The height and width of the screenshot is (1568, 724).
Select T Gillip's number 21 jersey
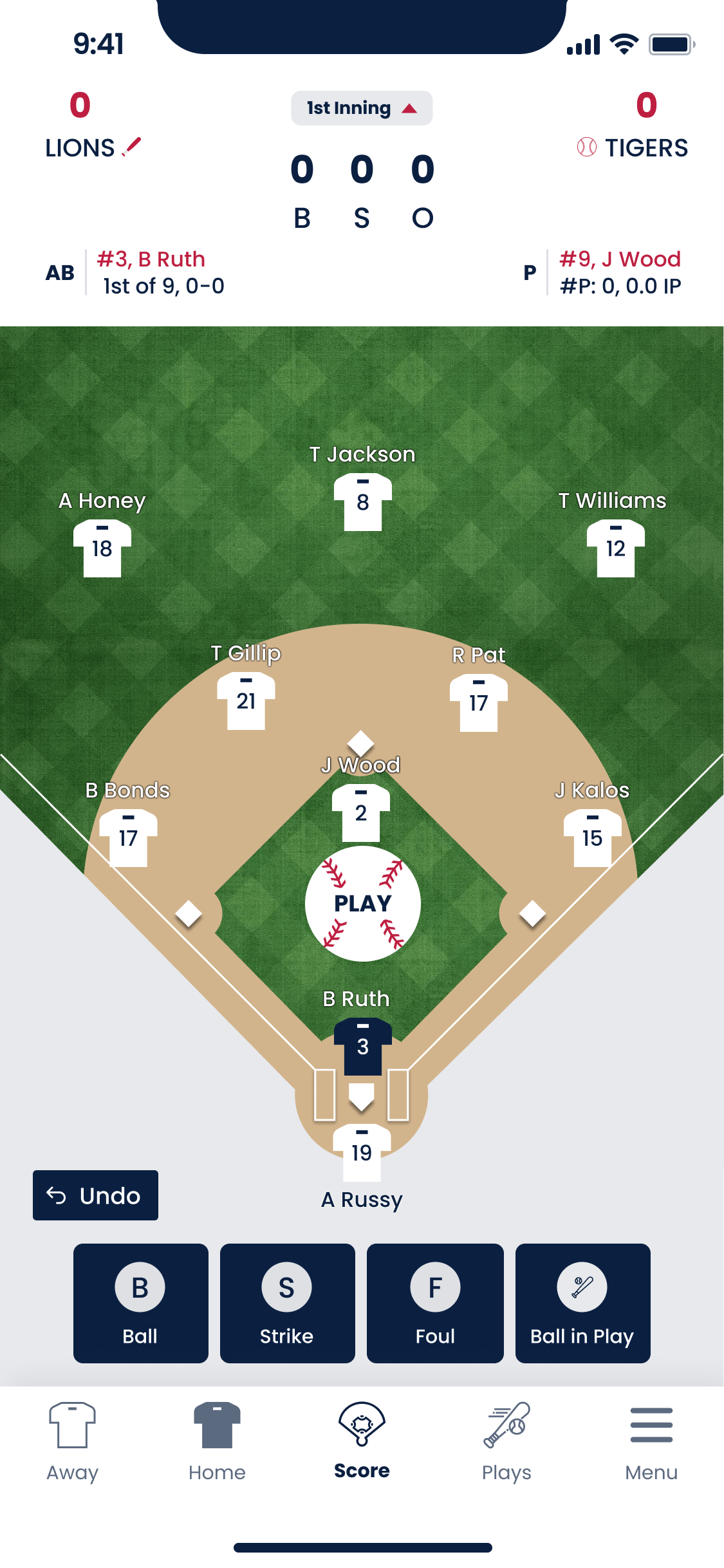click(x=246, y=701)
